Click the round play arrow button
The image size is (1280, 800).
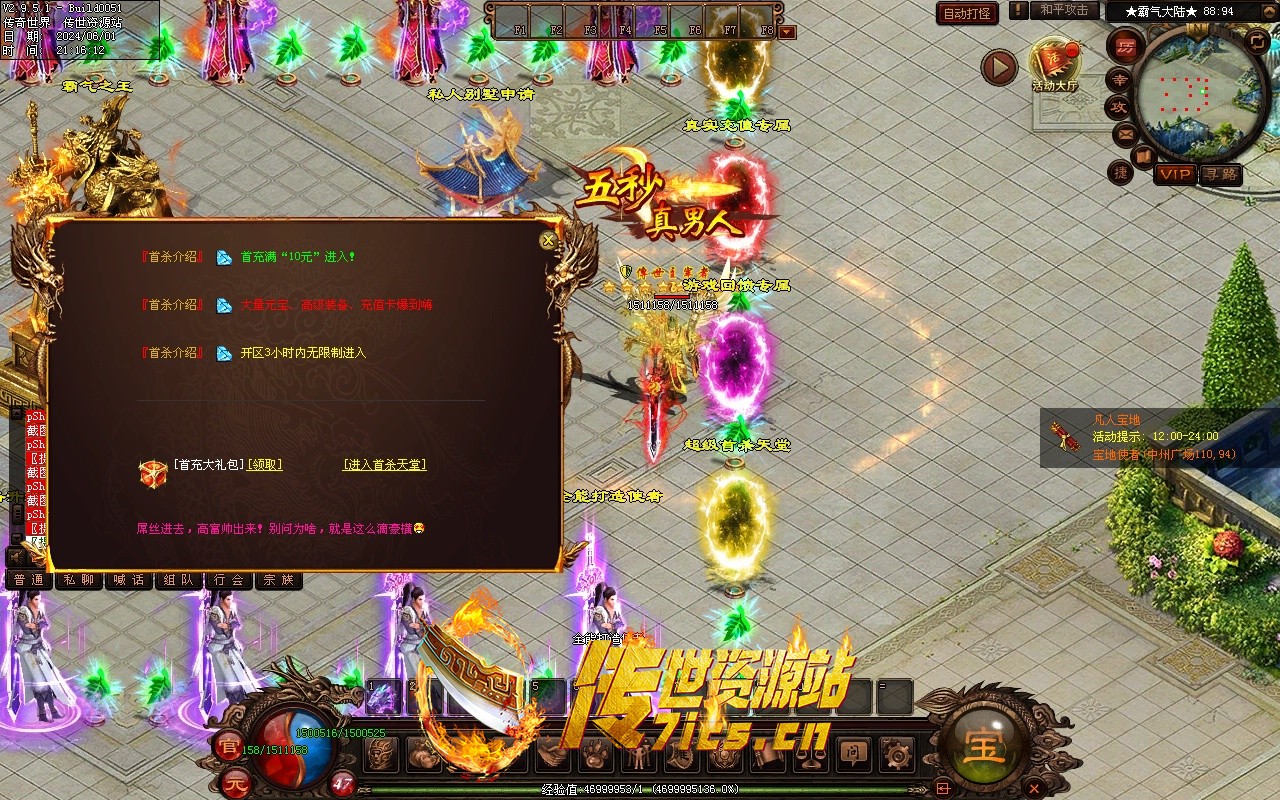coord(999,68)
